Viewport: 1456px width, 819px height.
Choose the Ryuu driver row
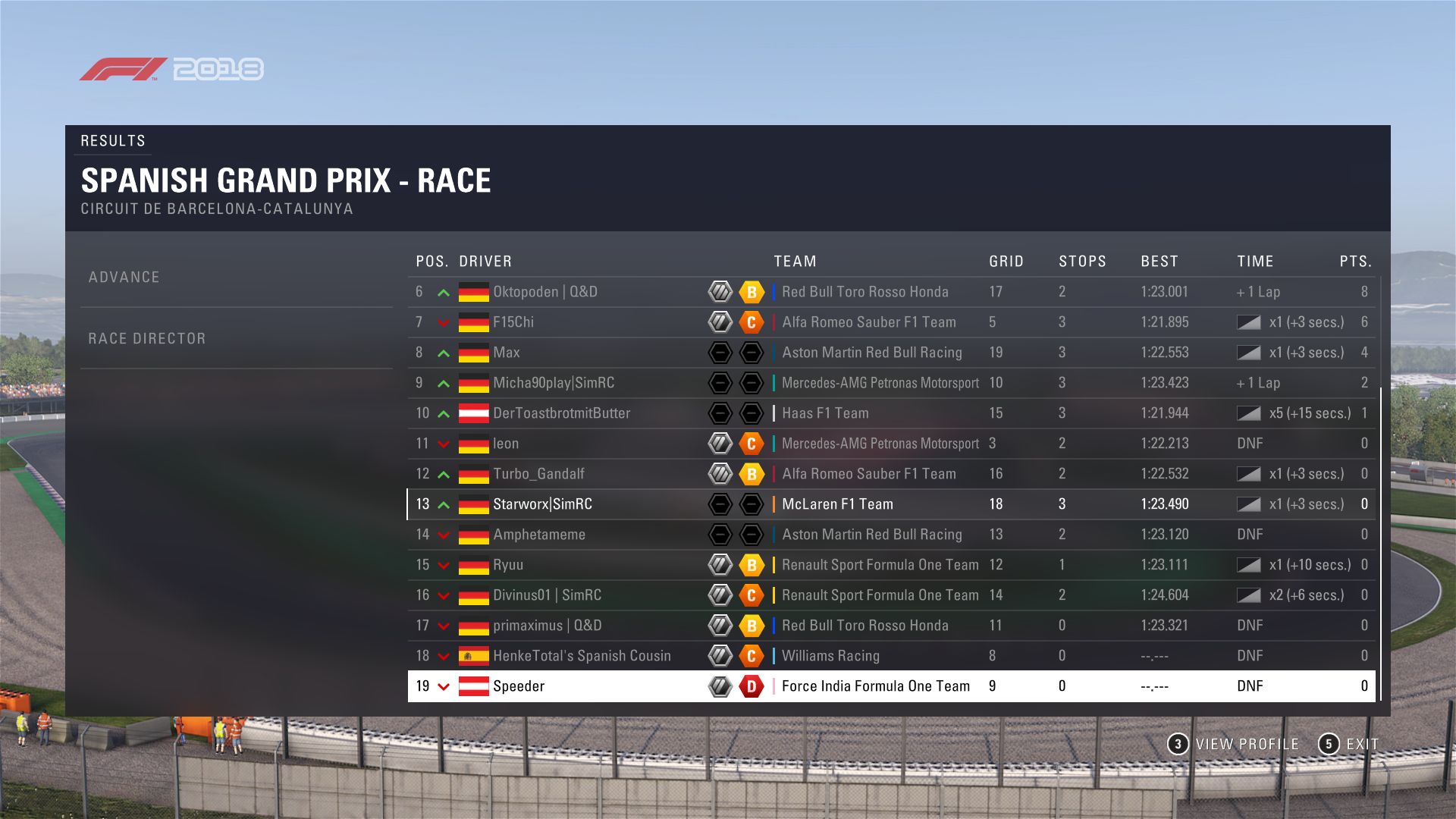point(508,565)
